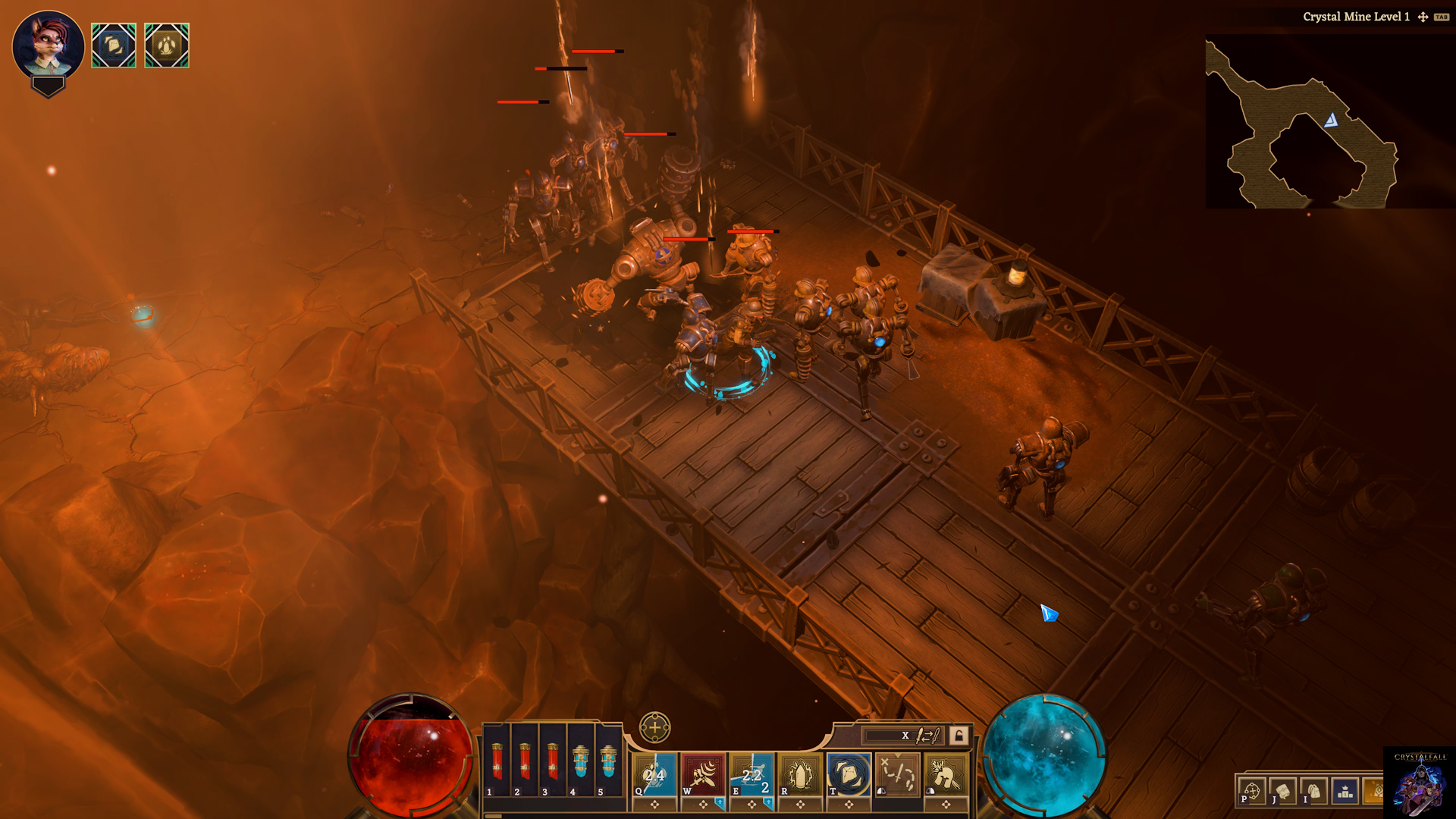
Task: Activate the Q skill on cooldown
Action: pyautogui.click(x=654, y=774)
